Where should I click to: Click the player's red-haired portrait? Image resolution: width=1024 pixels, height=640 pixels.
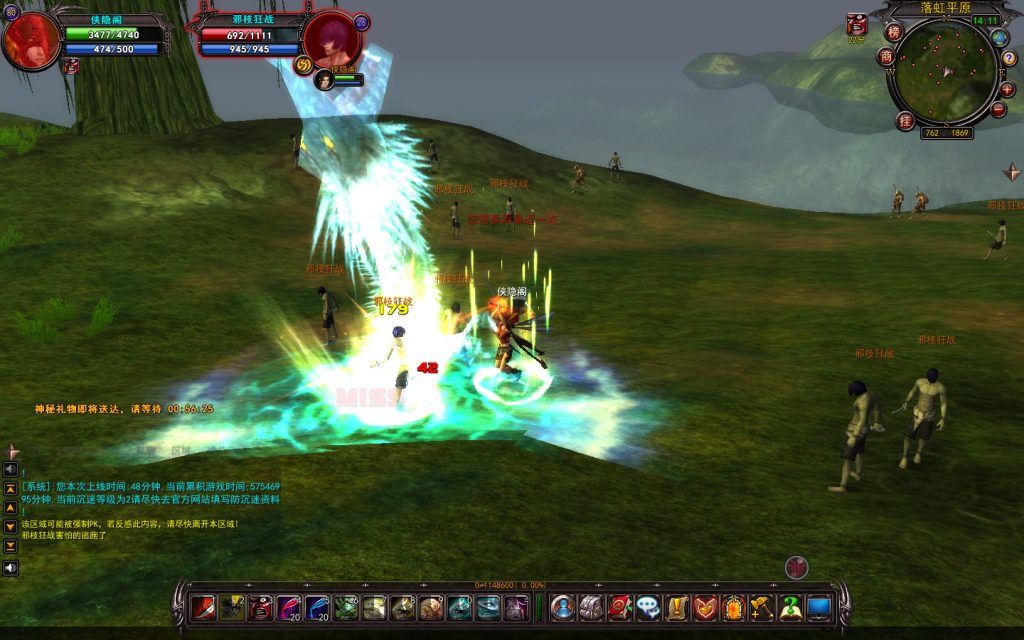(30, 42)
